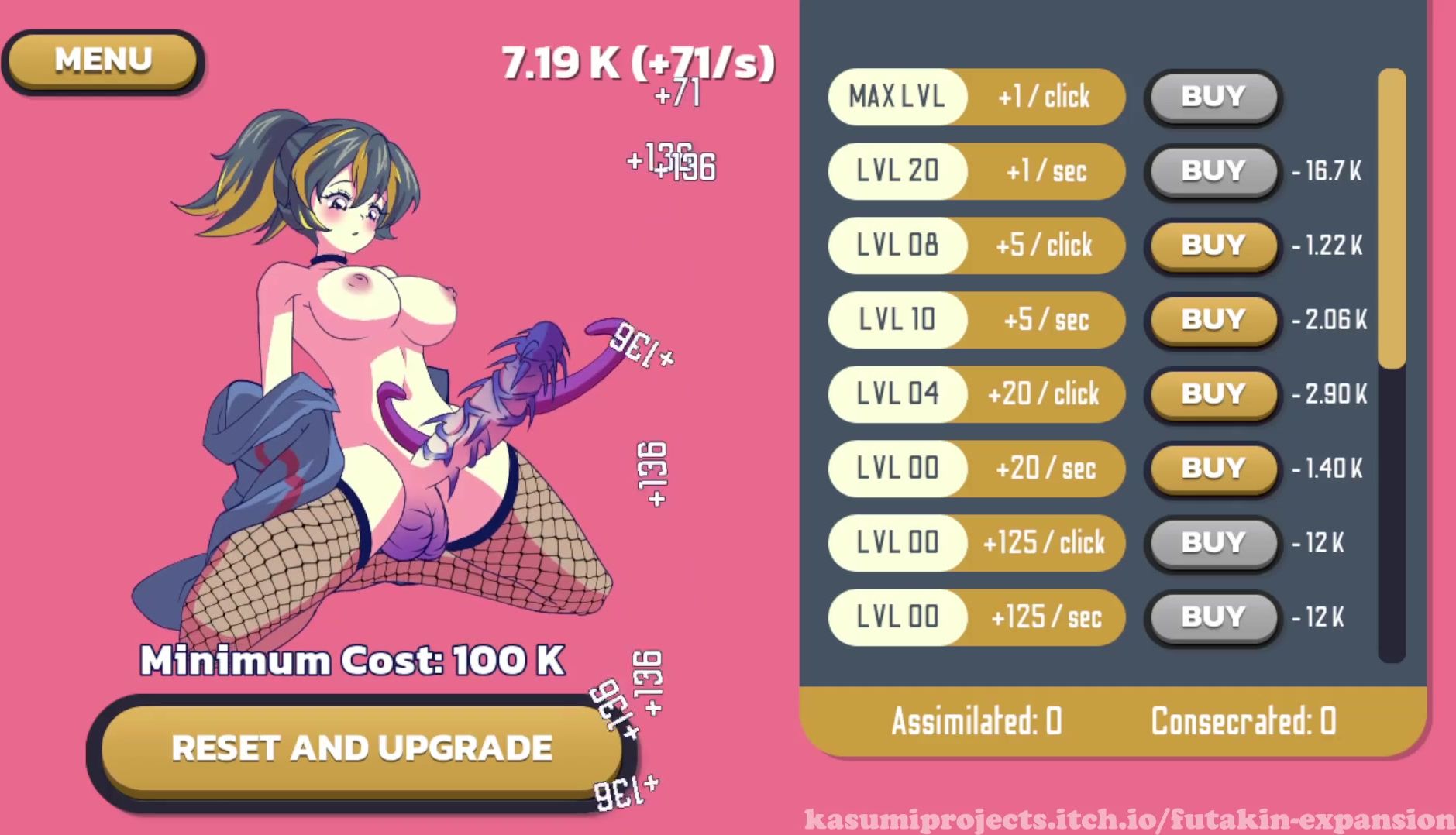The image size is (1456, 835).
Task: Buy the +20 / click upgrade
Action: pos(1213,394)
